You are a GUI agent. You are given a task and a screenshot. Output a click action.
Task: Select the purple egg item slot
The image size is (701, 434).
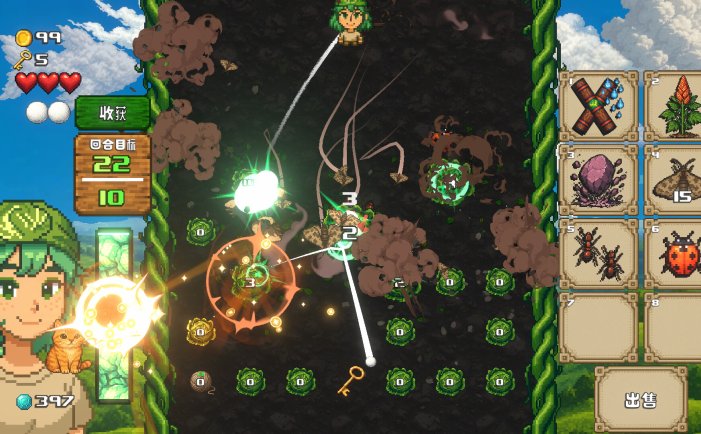pos(598,181)
